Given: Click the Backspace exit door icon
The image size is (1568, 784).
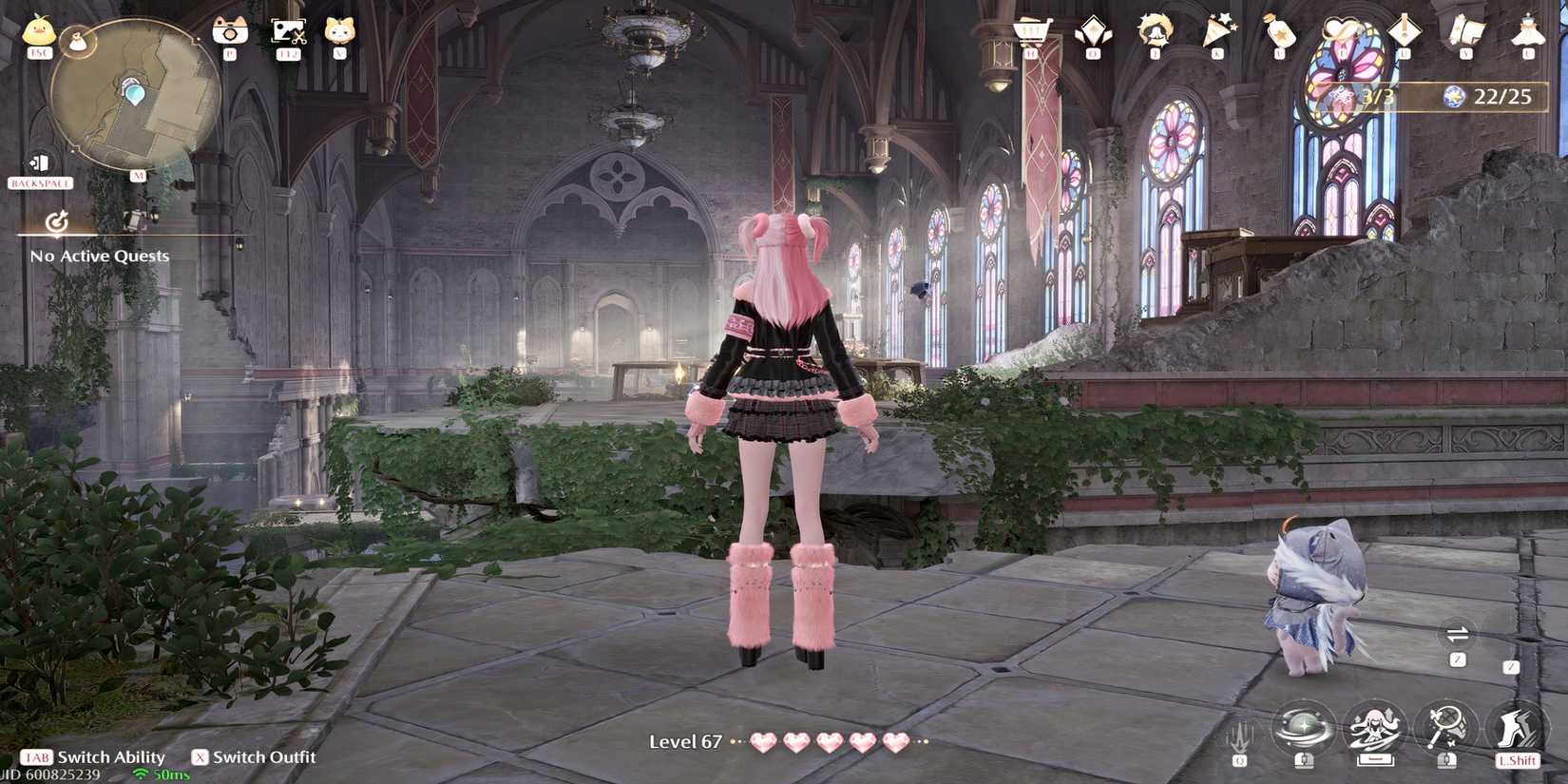Looking at the screenshot, I should [x=38, y=163].
